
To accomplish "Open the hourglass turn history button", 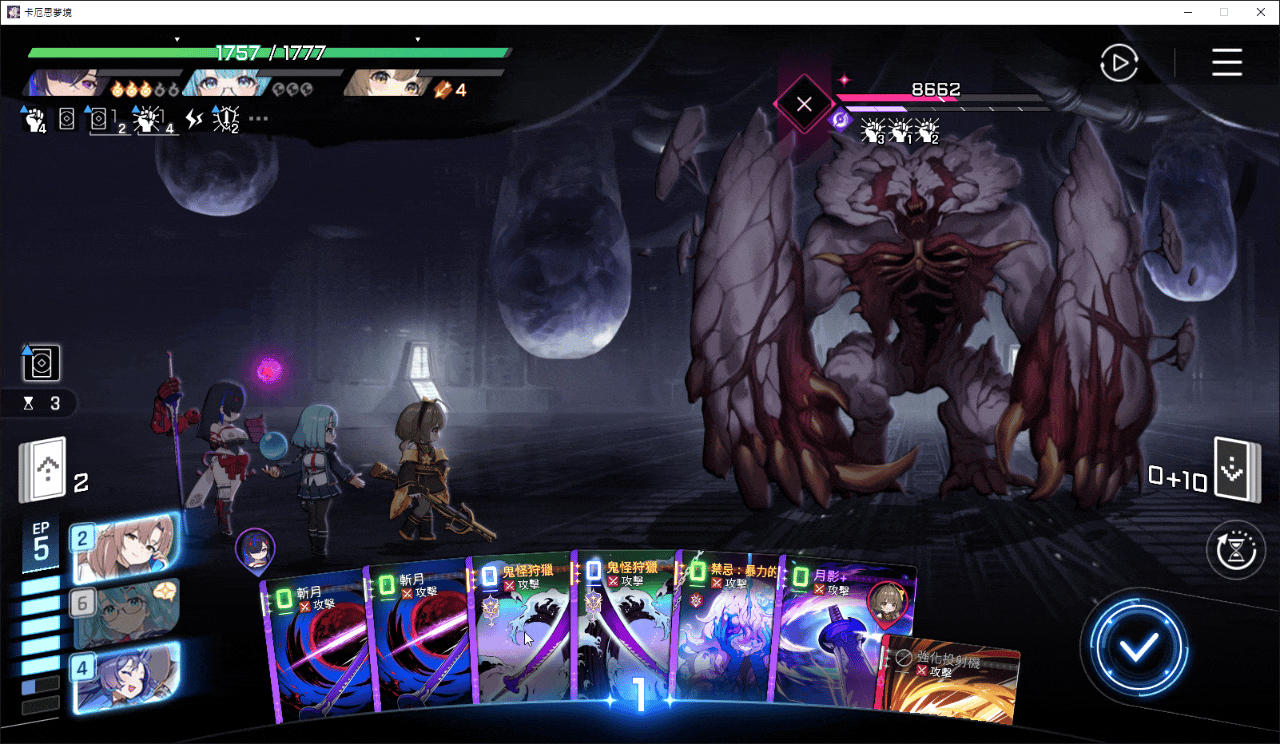I will point(1236,551).
